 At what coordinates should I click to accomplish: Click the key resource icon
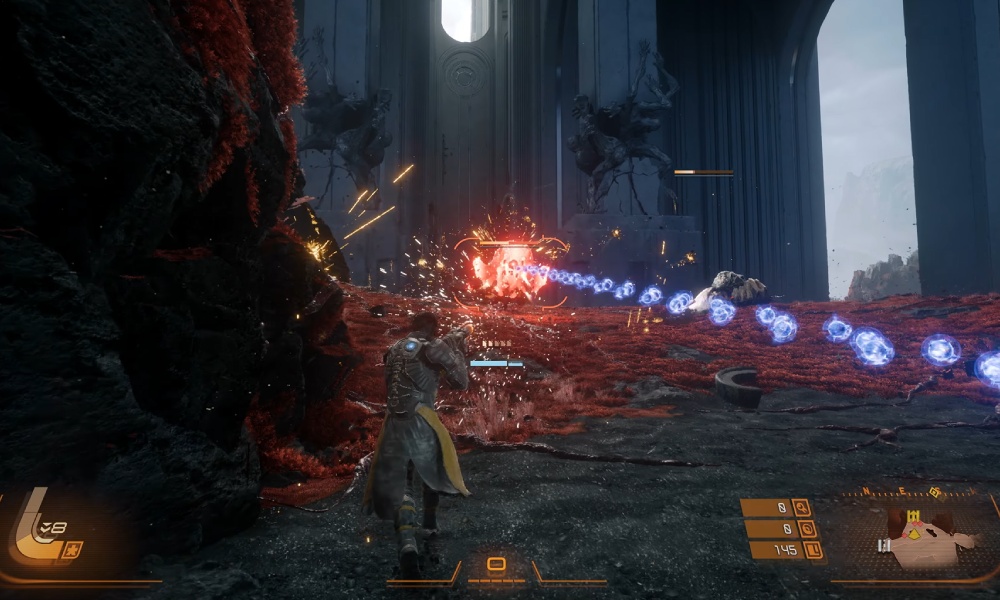point(803,508)
